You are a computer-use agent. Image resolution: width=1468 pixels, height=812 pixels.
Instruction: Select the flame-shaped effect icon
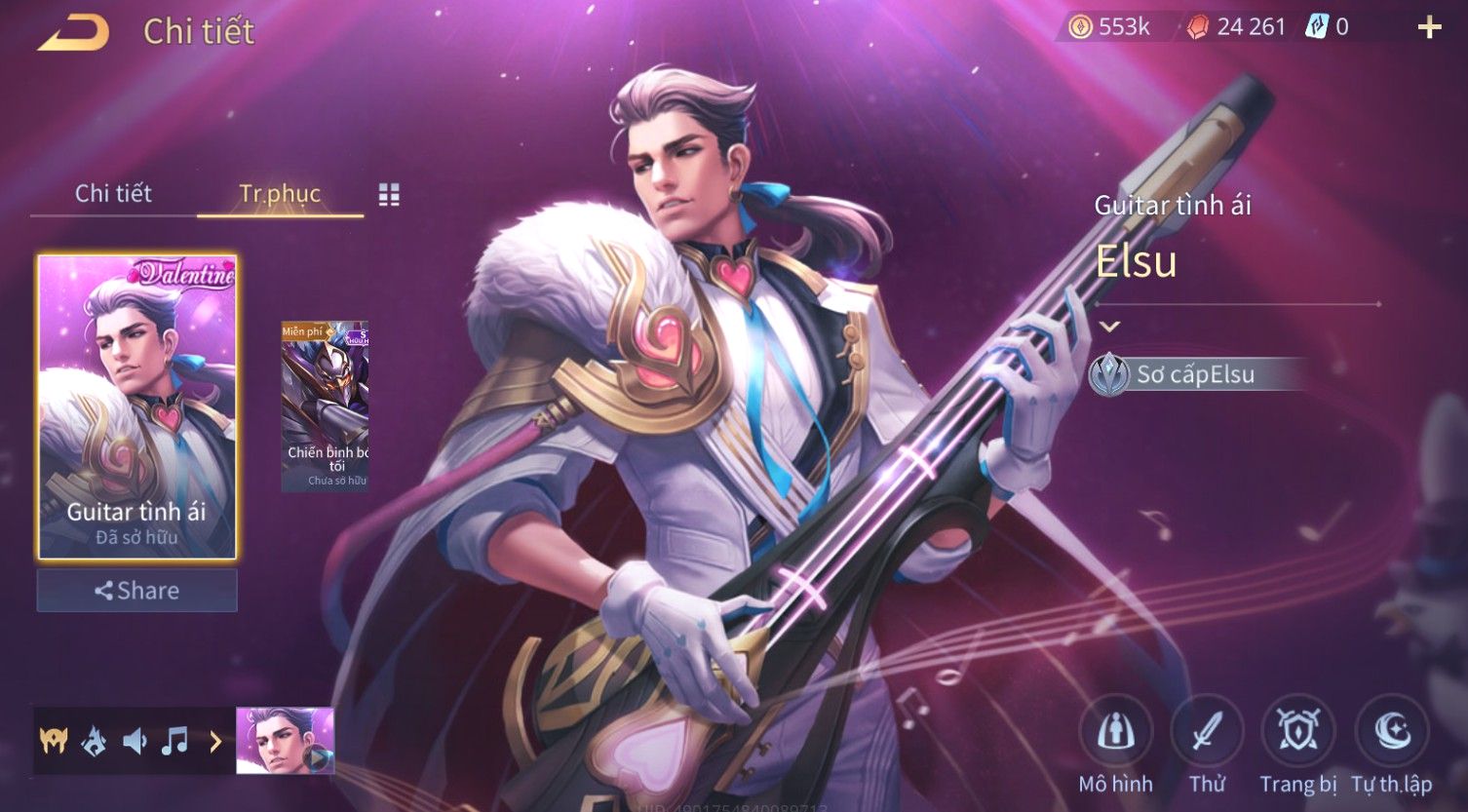[x=95, y=742]
